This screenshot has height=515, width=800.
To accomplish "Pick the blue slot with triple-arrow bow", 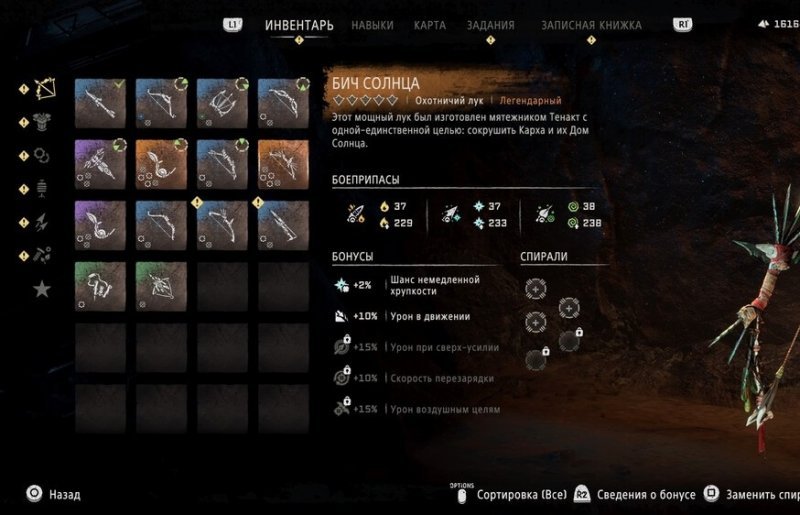I will tap(222, 103).
